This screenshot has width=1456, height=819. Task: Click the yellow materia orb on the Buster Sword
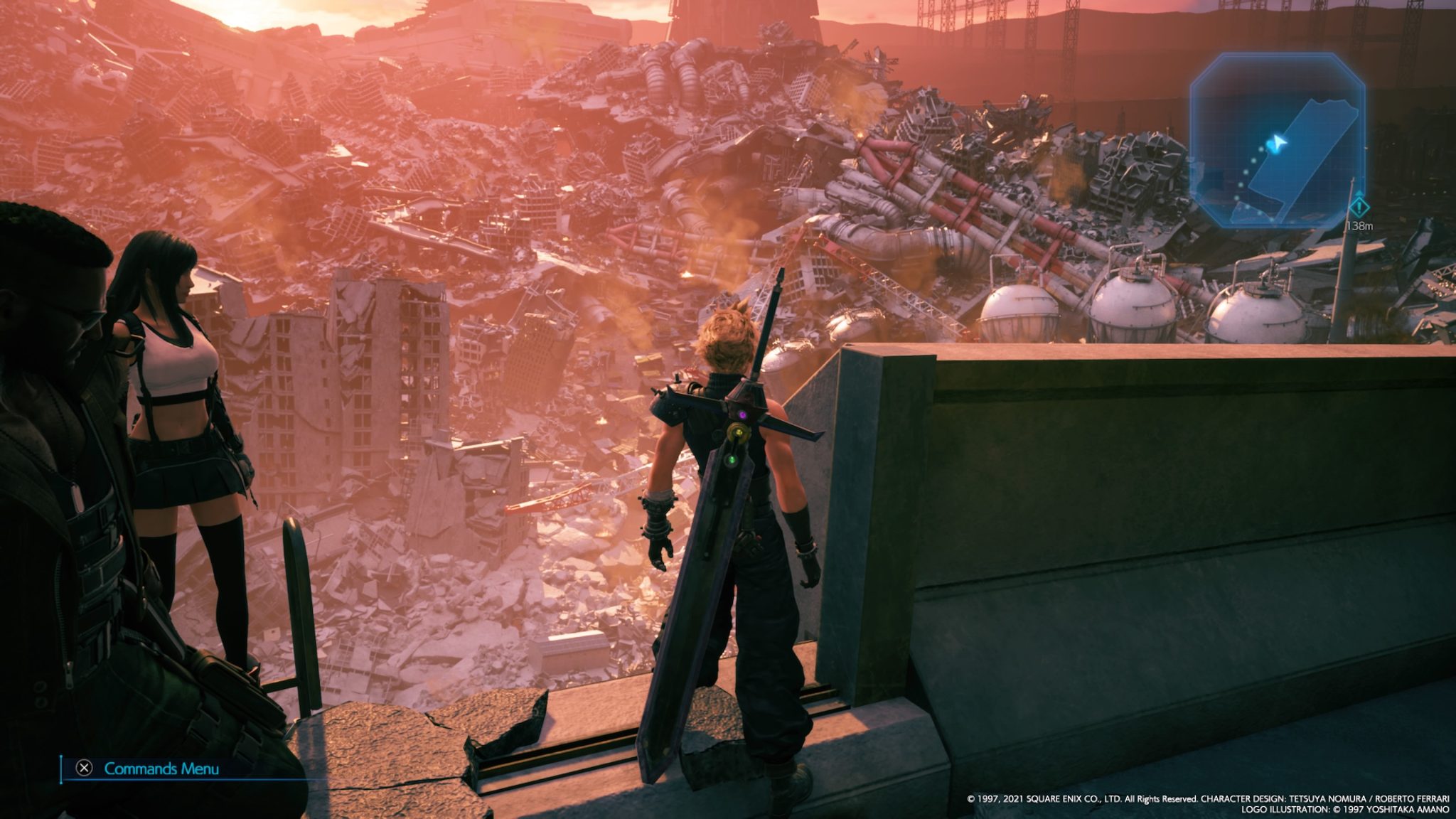point(739,432)
